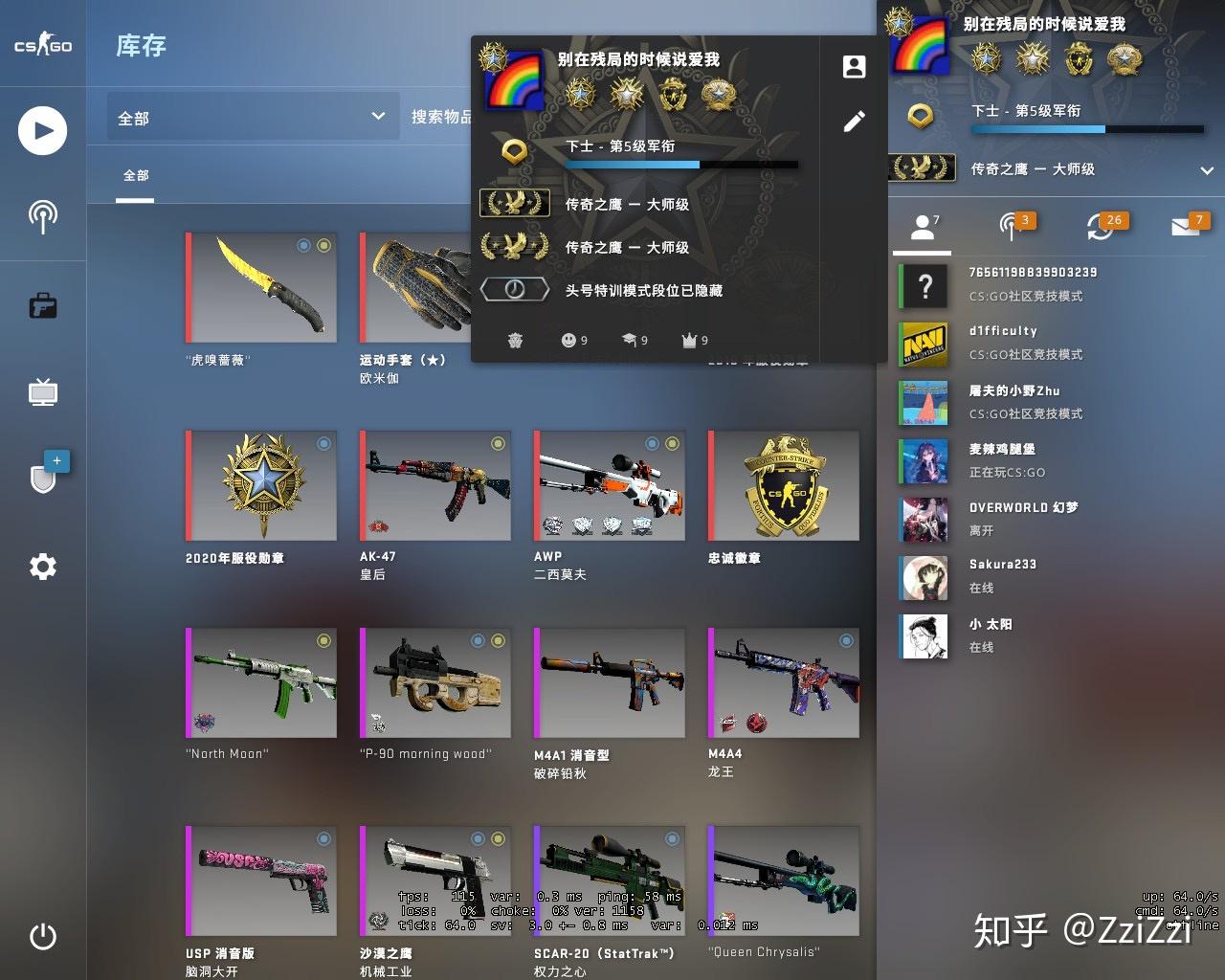This screenshot has height=980, width=1225.
Task: Click the CS:GO logo in the sidebar
Action: [40, 43]
